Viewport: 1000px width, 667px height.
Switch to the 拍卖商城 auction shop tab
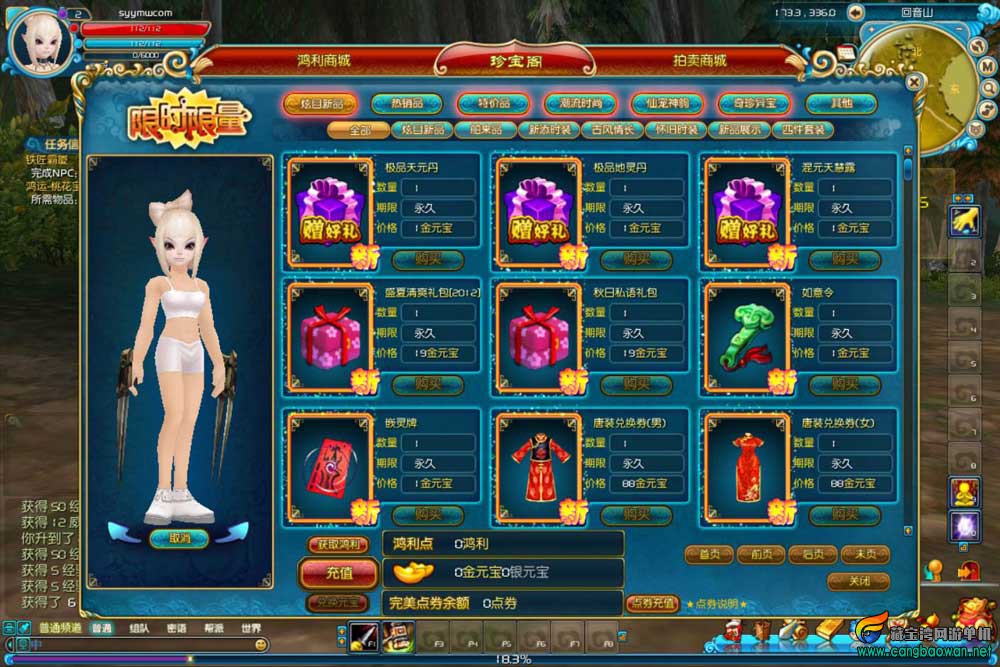699,61
